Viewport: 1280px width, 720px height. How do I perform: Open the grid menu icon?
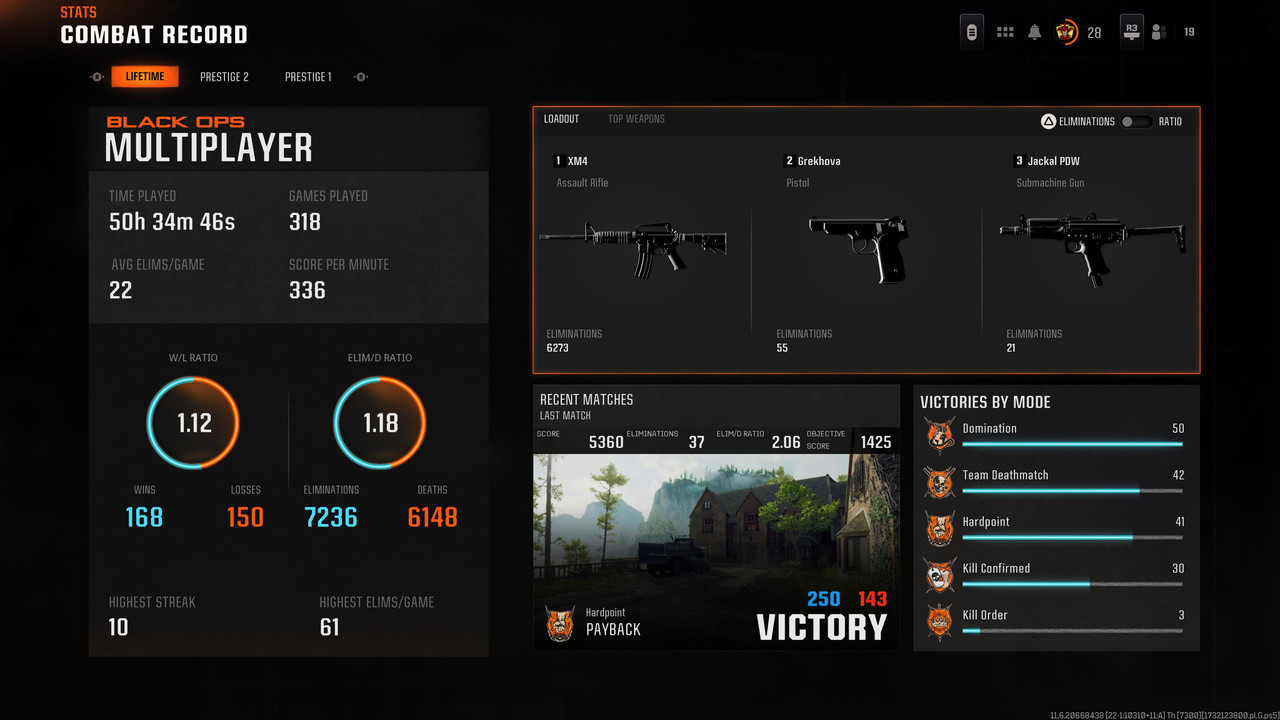1005,32
